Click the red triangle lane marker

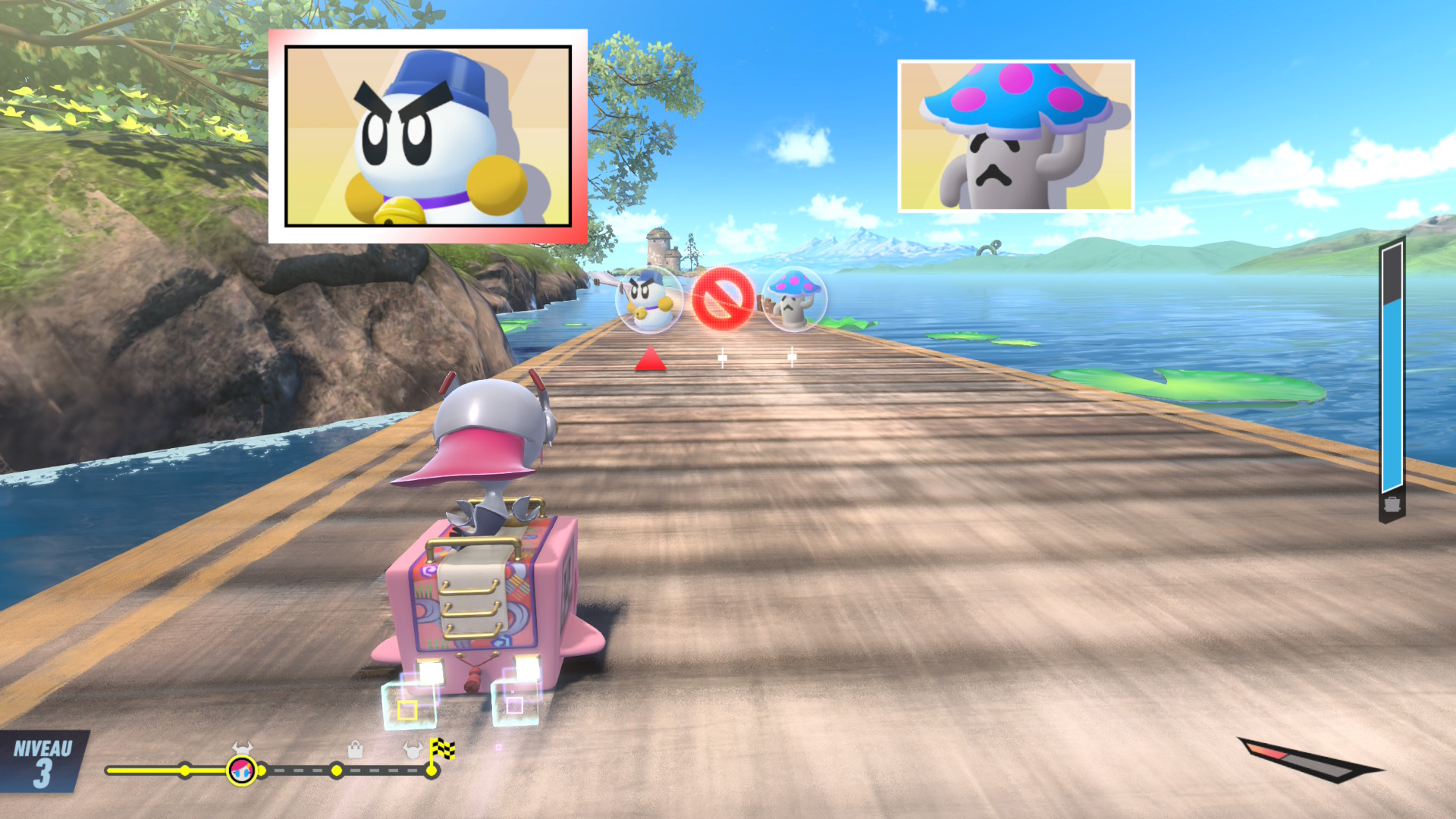650,359
